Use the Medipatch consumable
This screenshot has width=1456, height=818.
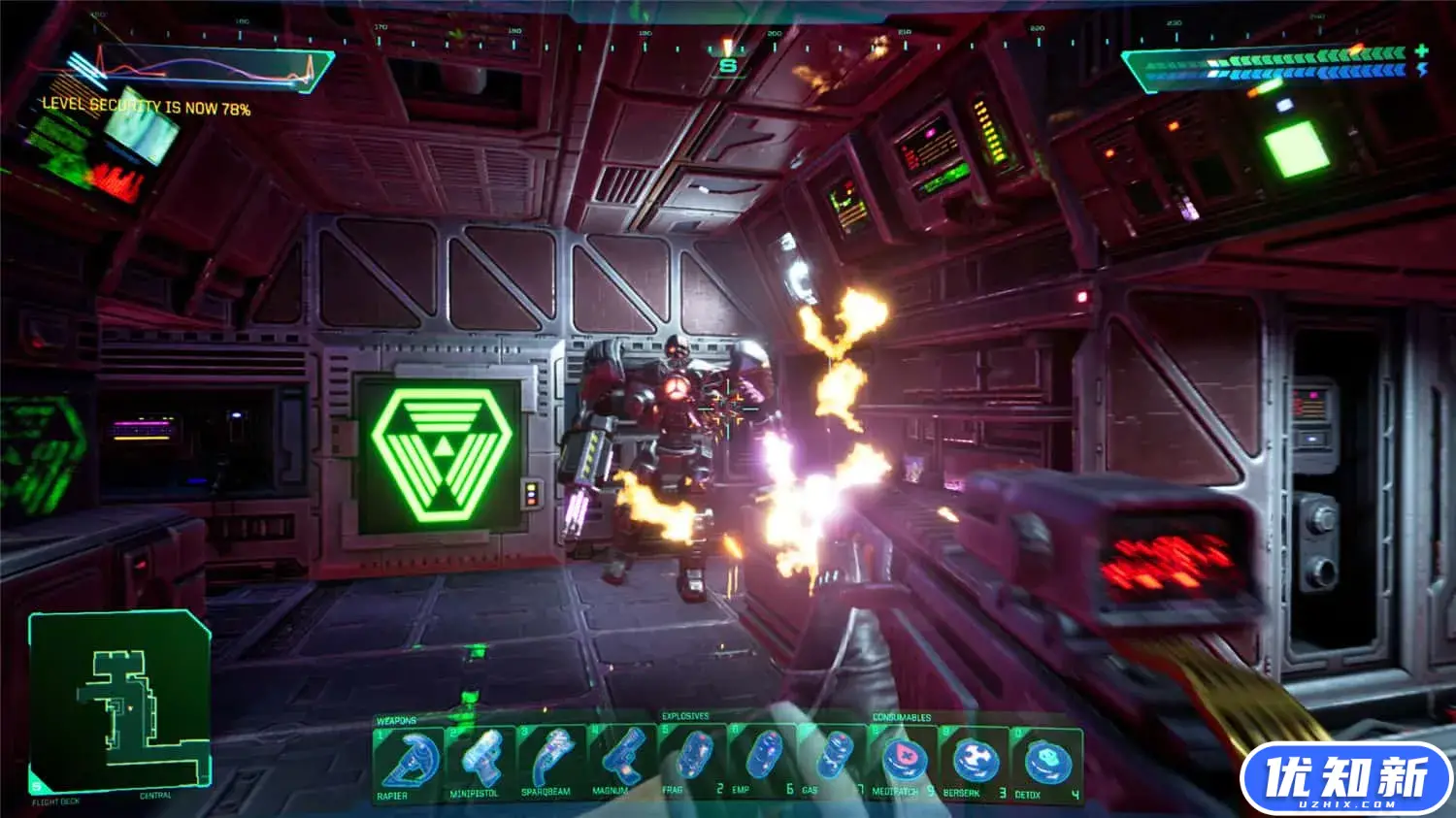pos(904,763)
